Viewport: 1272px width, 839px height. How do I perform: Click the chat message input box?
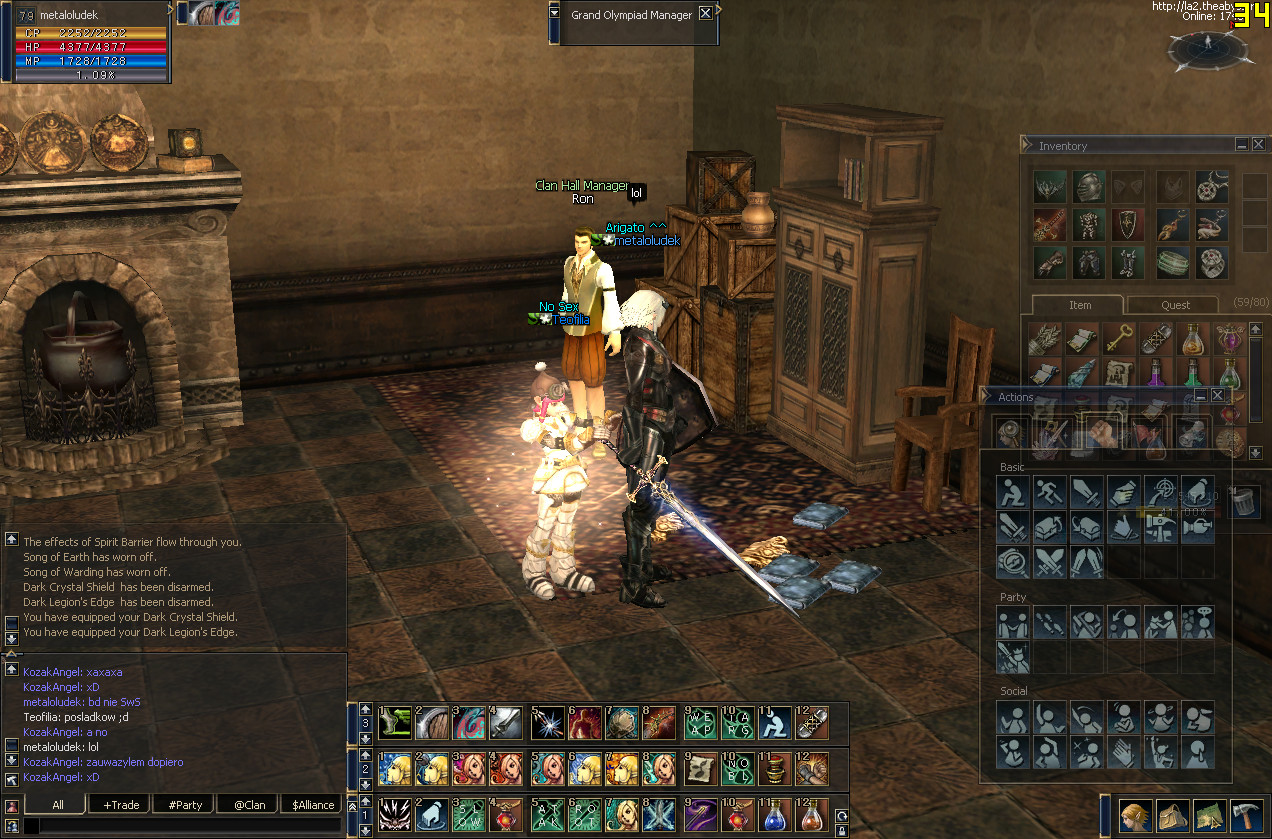tap(180, 827)
